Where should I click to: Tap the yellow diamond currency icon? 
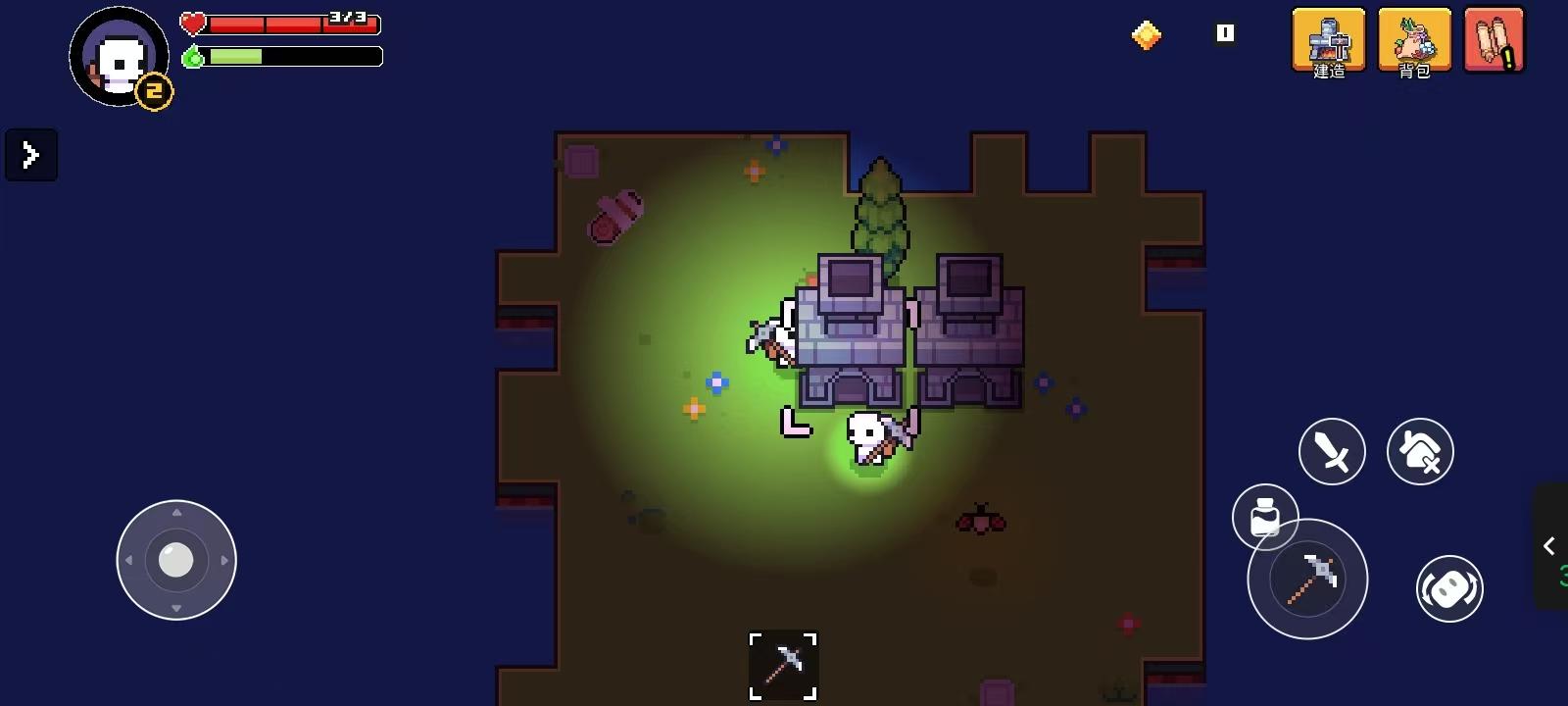pos(1147,32)
